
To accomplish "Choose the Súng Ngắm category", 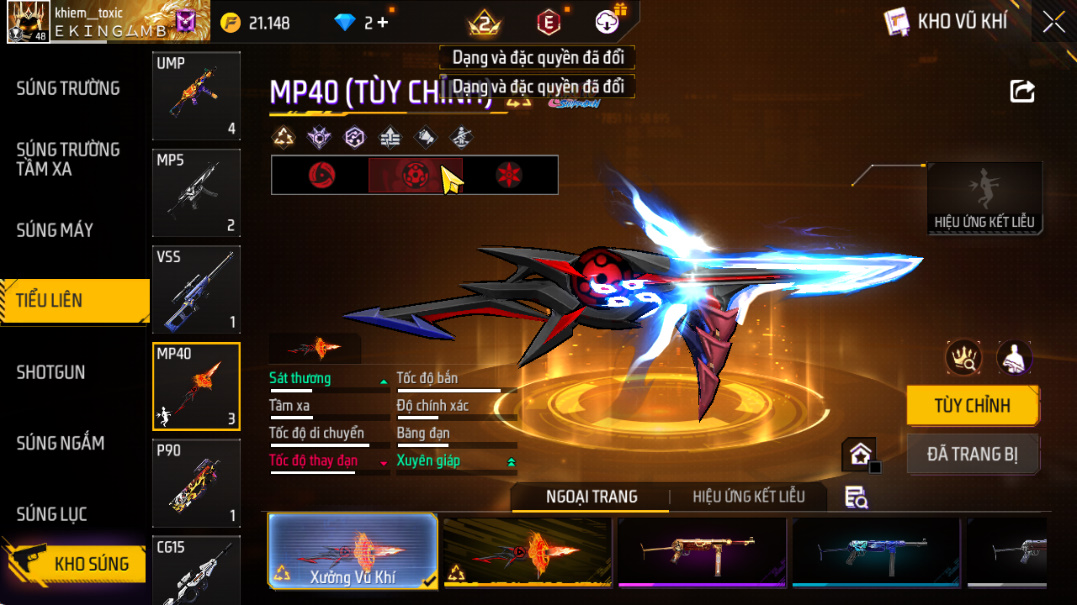I will click(60, 443).
